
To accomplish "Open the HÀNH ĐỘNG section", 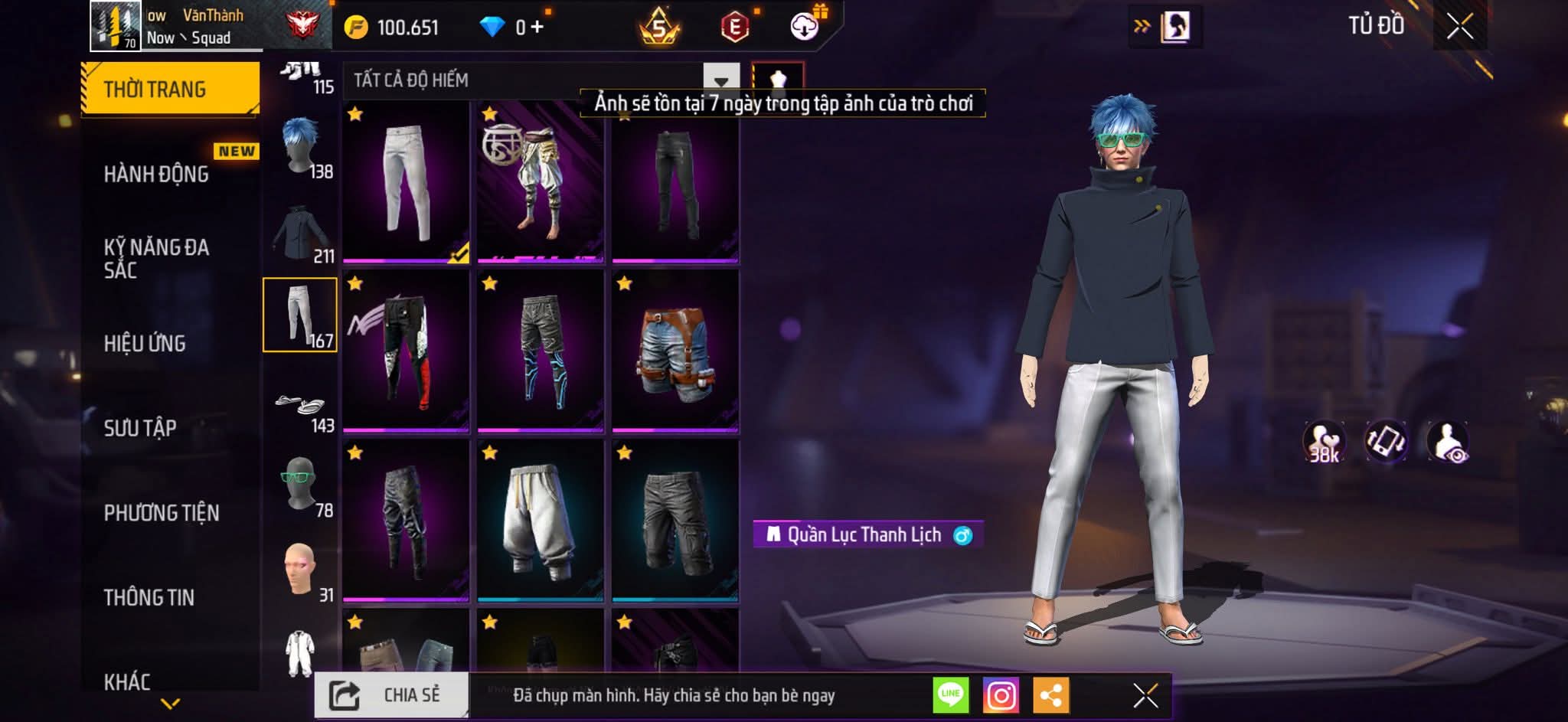I will coord(156,175).
